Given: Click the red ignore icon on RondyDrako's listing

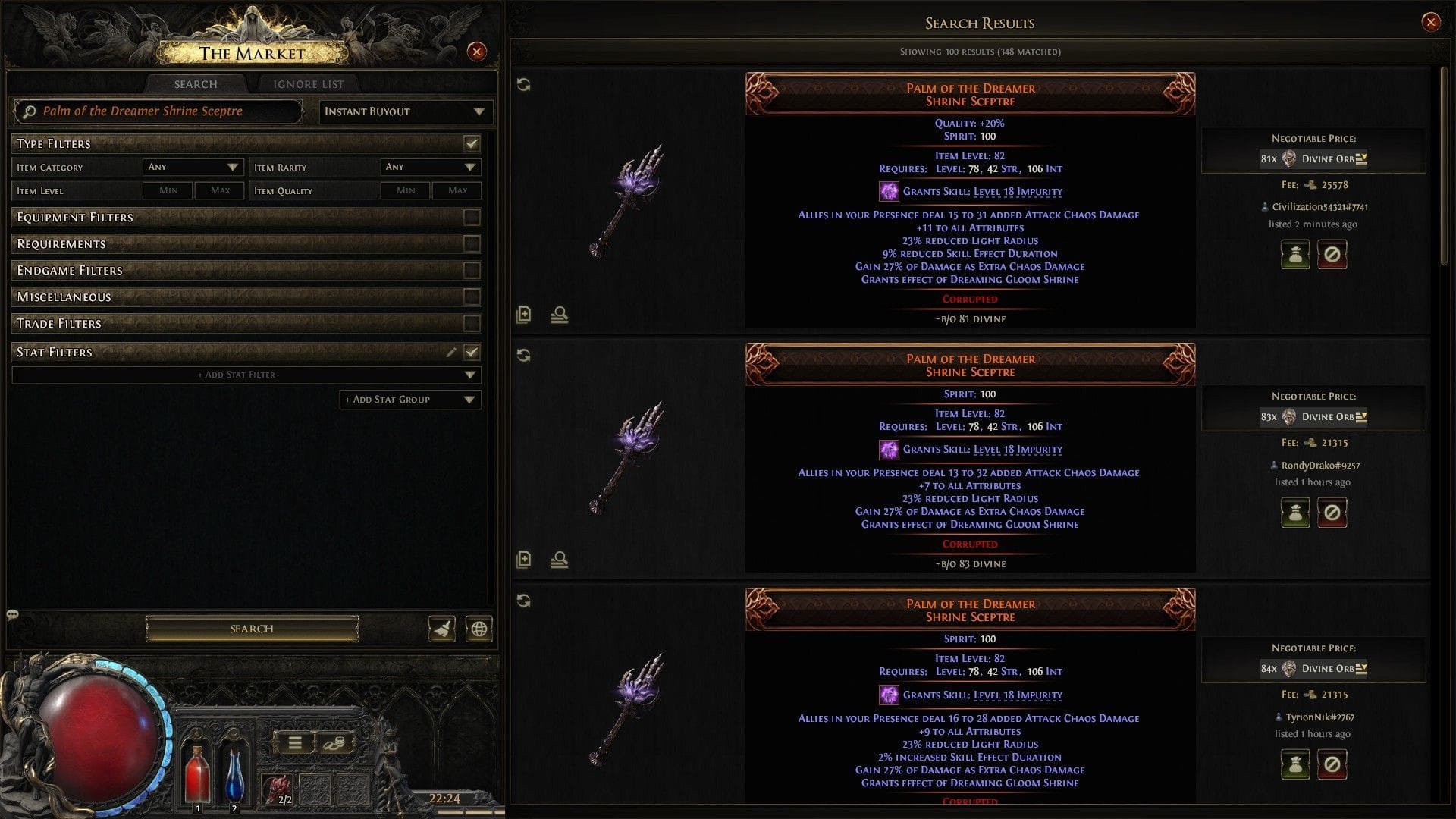Looking at the screenshot, I should [x=1332, y=513].
